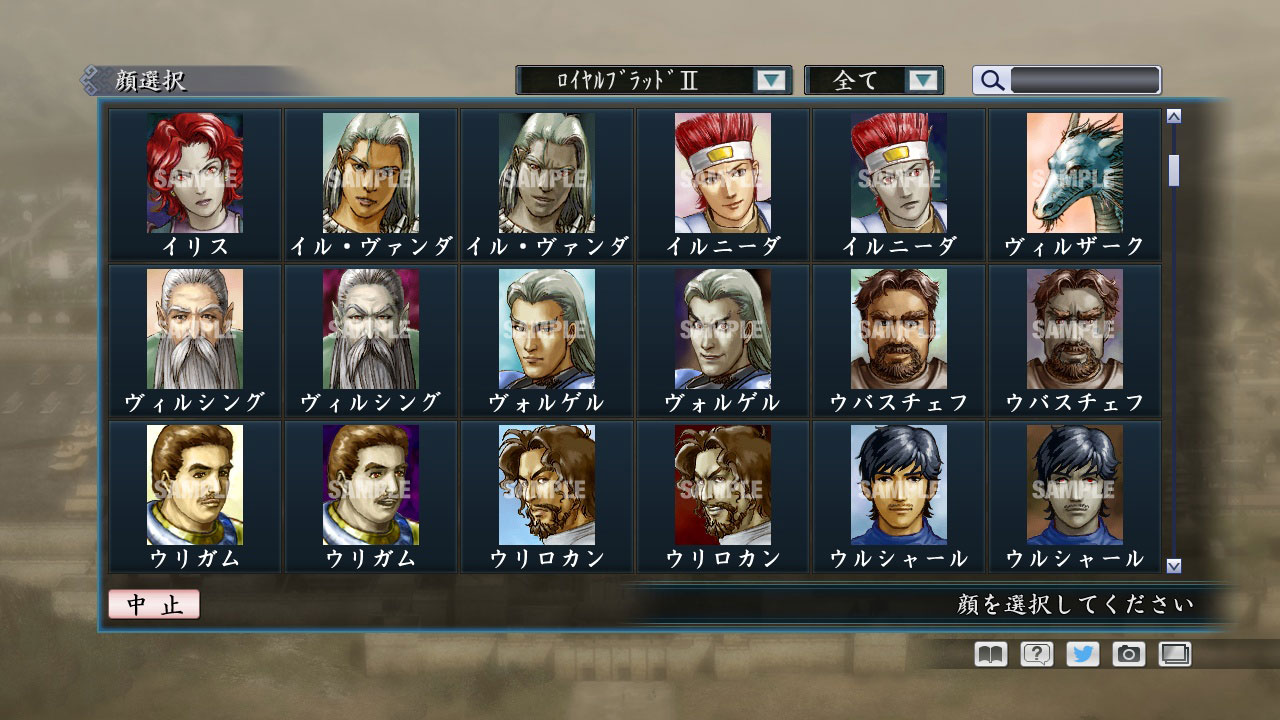Image resolution: width=1280 pixels, height=720 pixels.
Task: Select the left ヴォルゲル portrait
Action: tap(547, 330)
